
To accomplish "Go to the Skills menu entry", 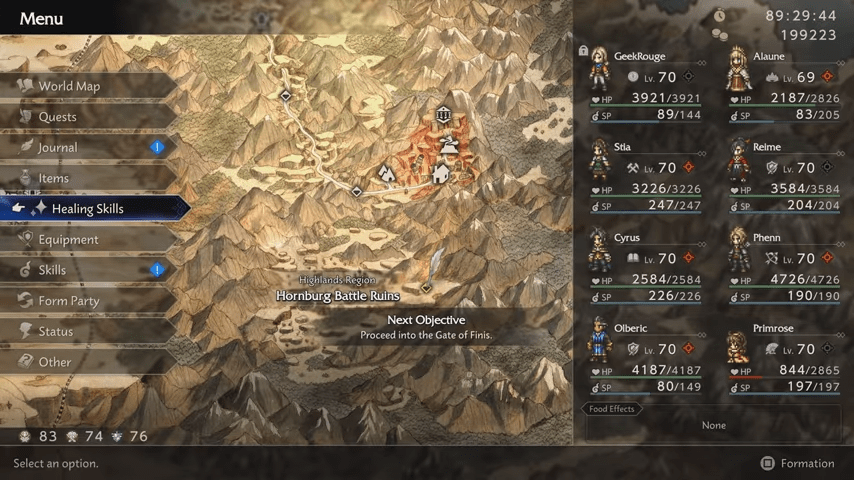I will click(x=52, y=270).
